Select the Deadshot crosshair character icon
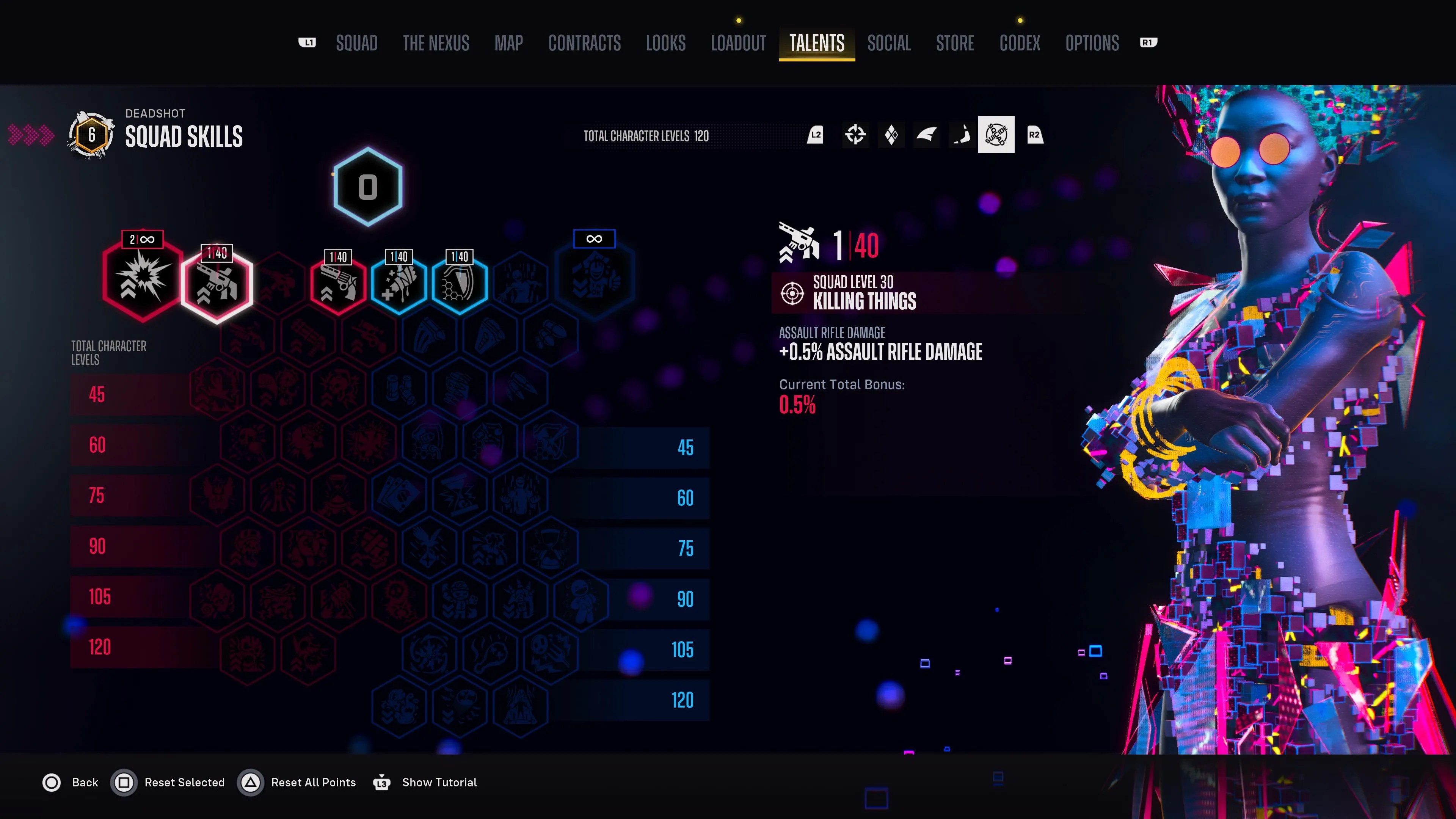The image size is (1456, 819). [x=856, y=135]
